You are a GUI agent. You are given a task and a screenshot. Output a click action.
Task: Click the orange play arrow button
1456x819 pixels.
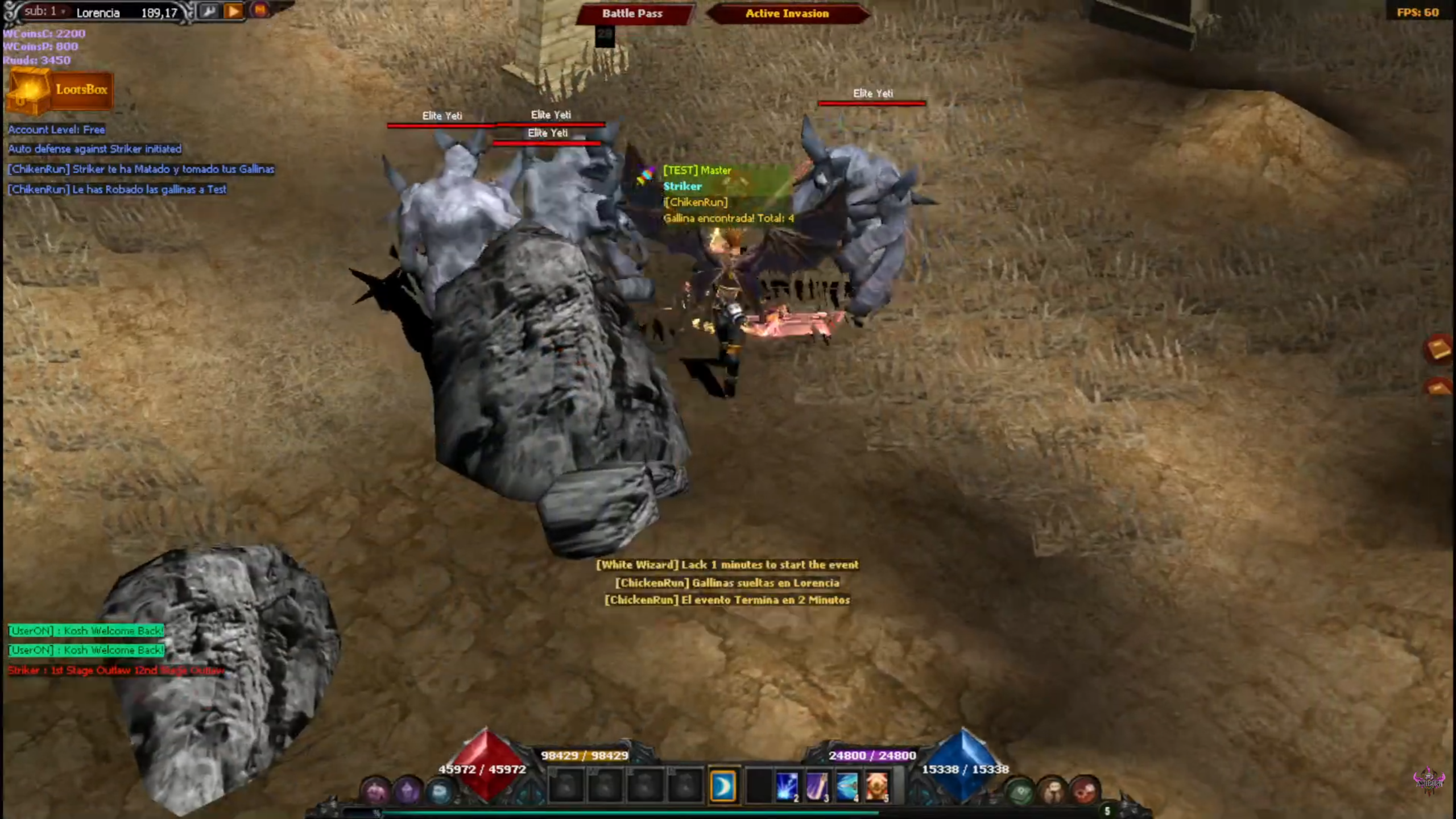234,11
